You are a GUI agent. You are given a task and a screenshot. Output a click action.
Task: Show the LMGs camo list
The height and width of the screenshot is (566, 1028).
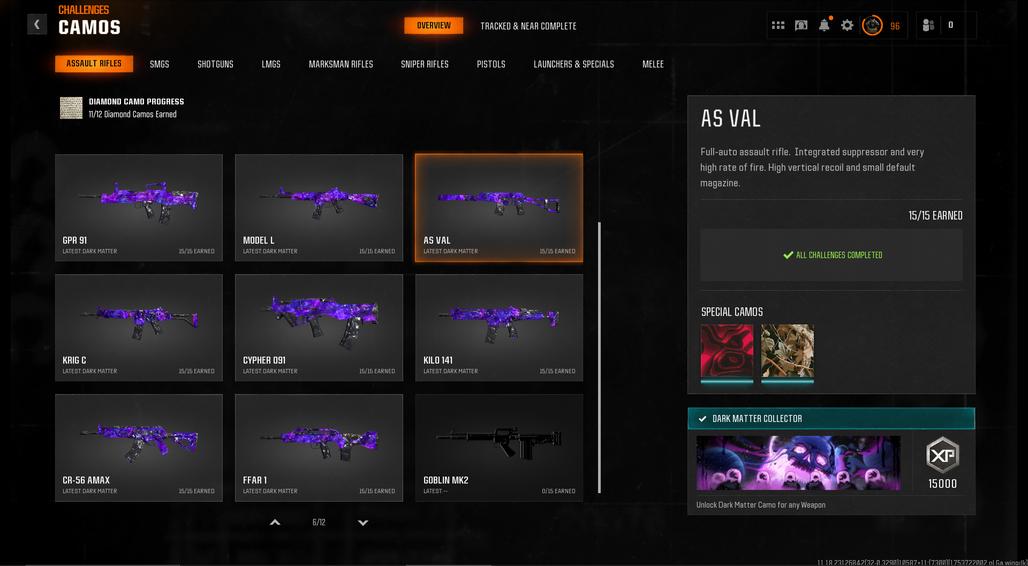pos(271,64)
